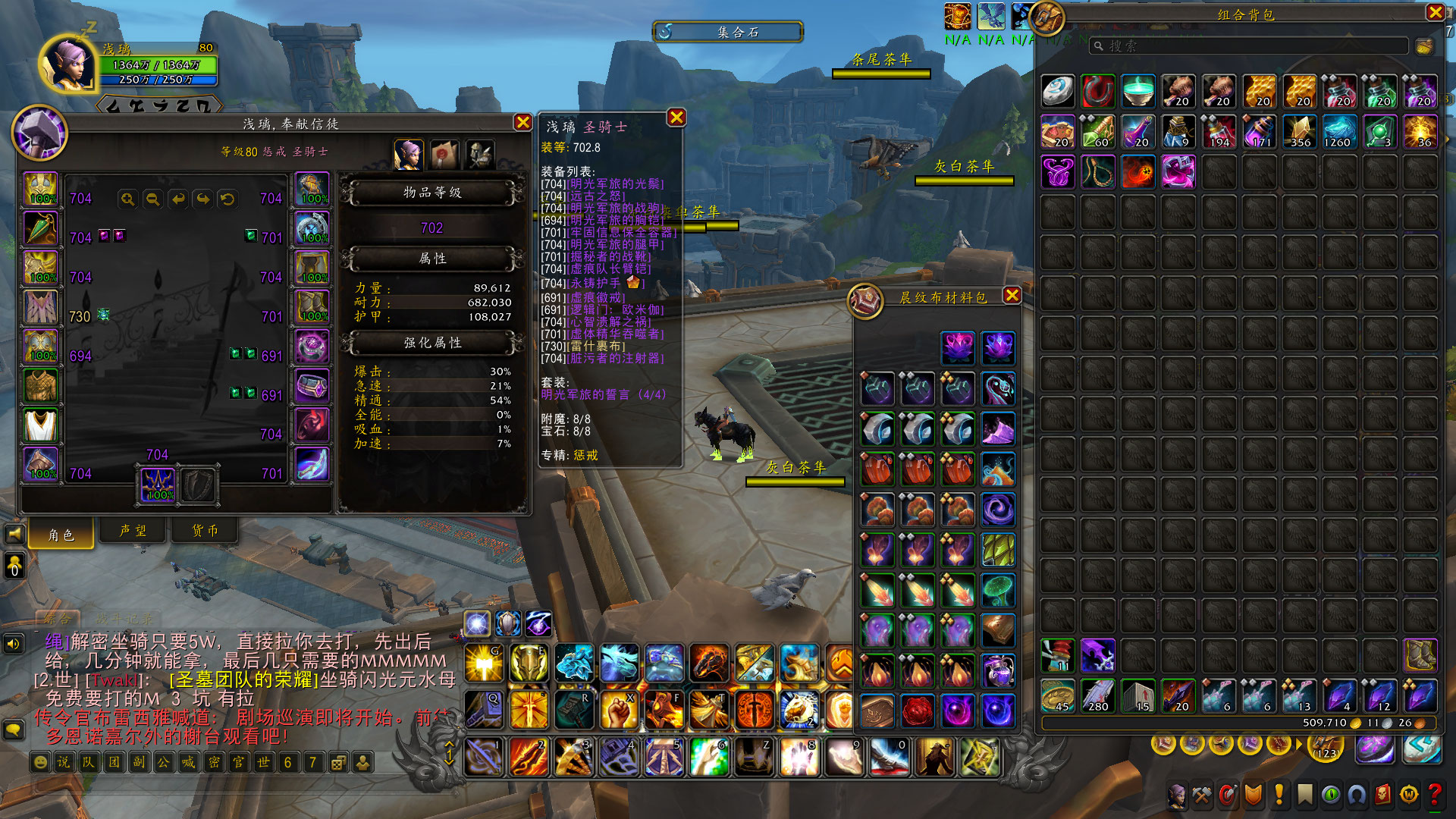Open the red question mark help button
This screenshot has width=1456, height=819.
(x=1434, y=794)
